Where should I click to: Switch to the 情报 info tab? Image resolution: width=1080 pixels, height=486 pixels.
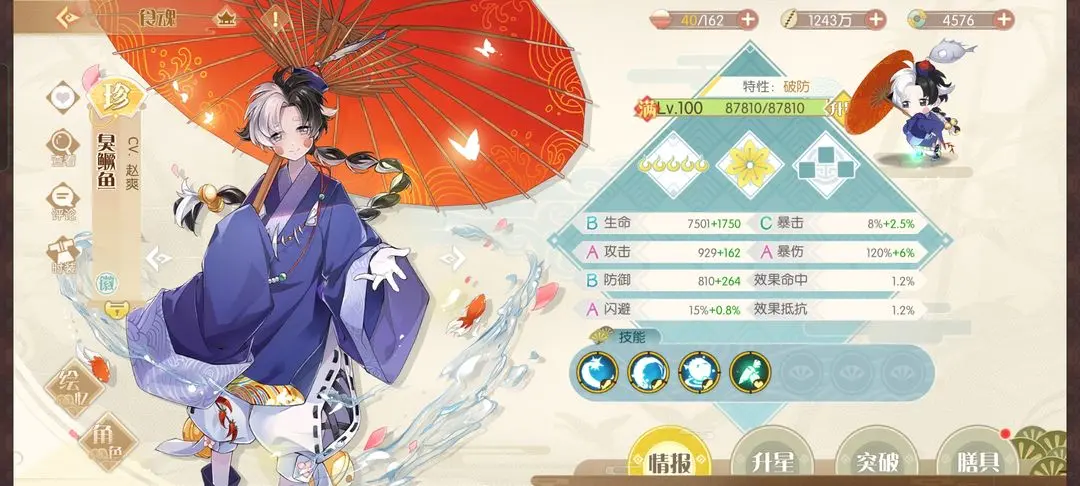[669, 463]
